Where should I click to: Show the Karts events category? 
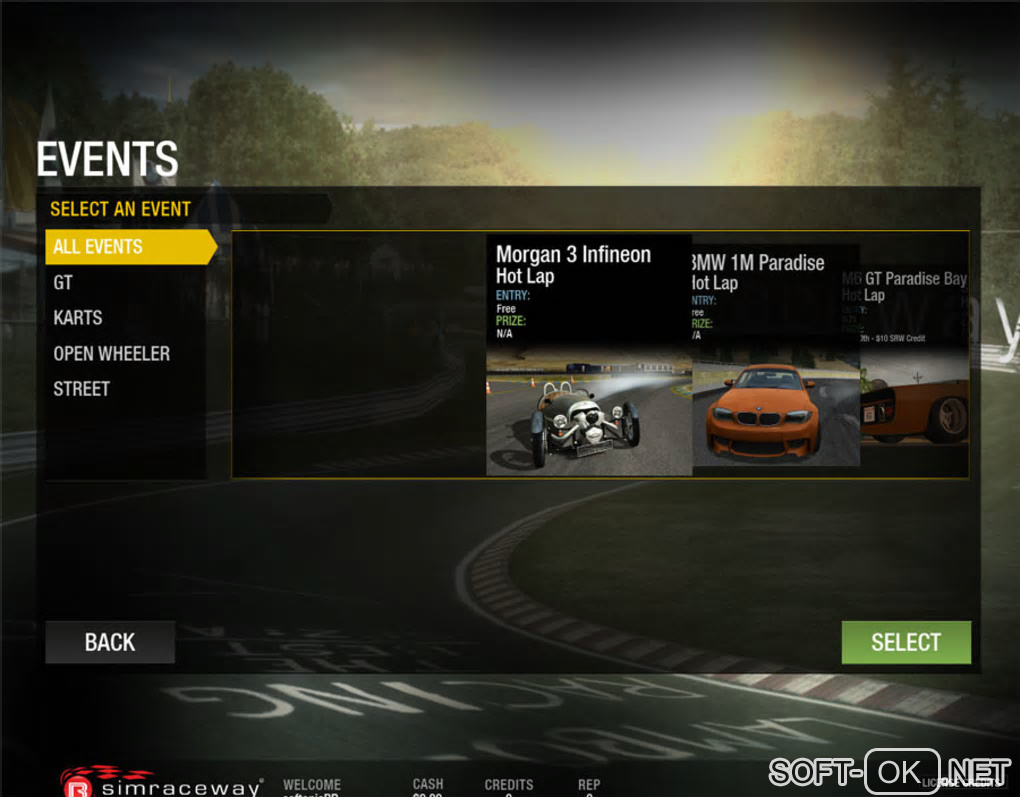click(78, 318)
